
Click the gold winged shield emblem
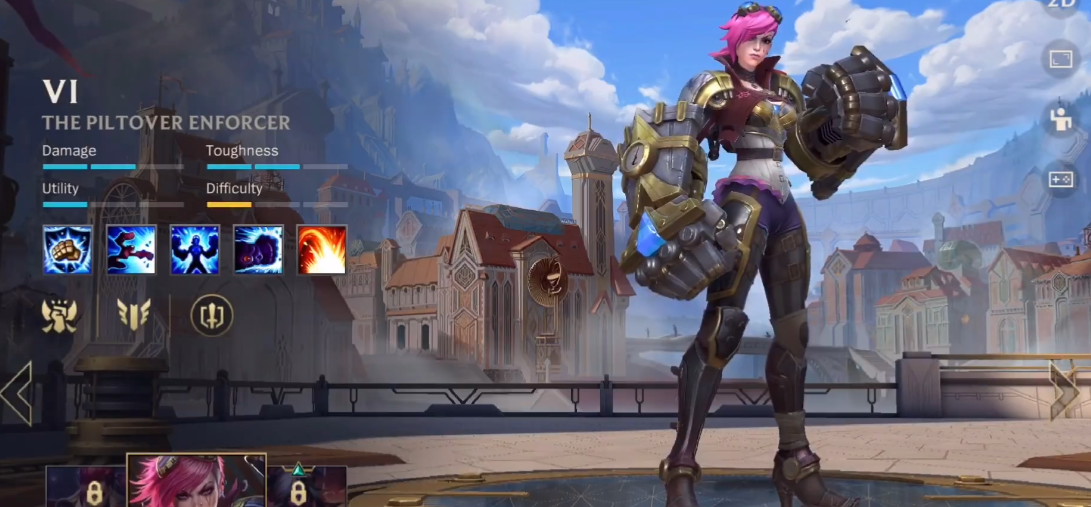point(134,315)
